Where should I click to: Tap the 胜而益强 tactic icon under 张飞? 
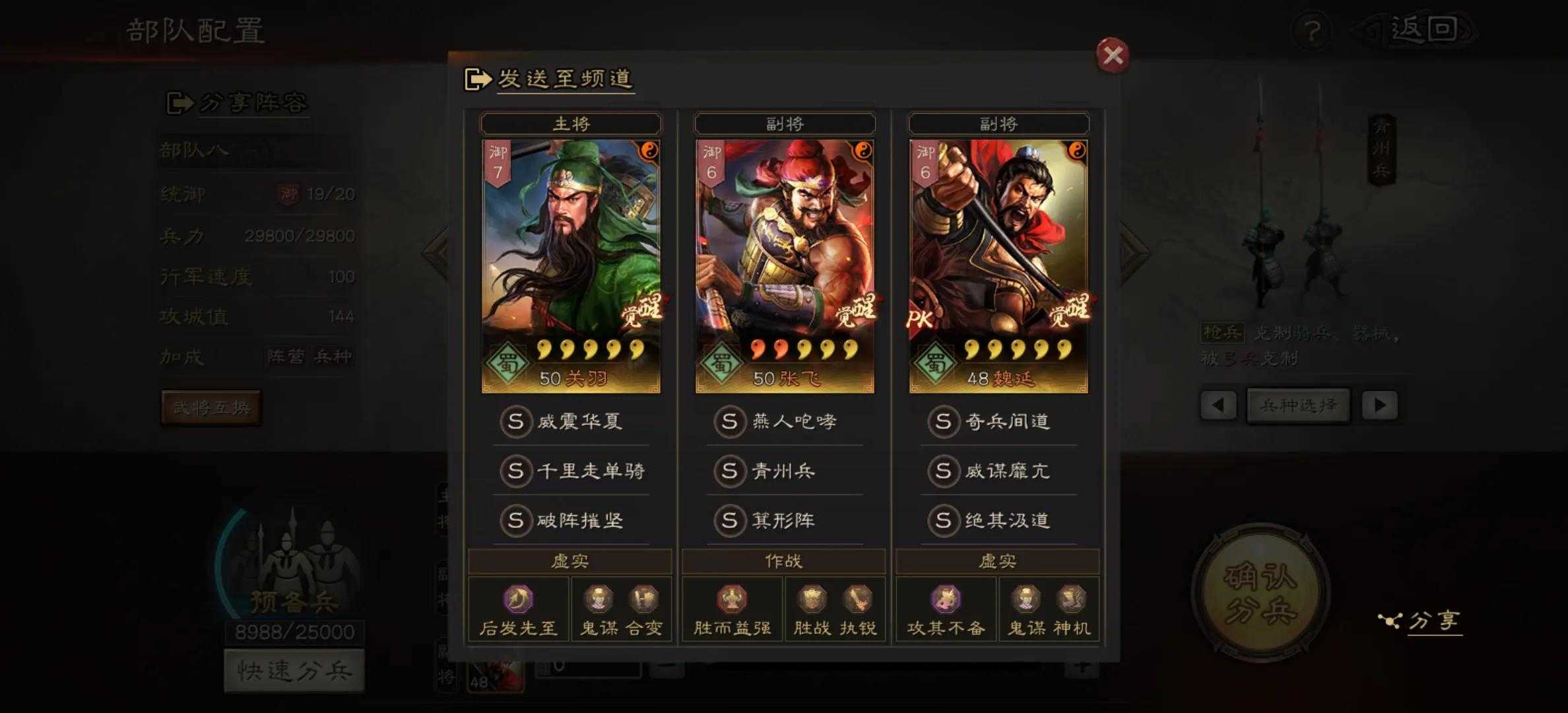click(731, 599)
